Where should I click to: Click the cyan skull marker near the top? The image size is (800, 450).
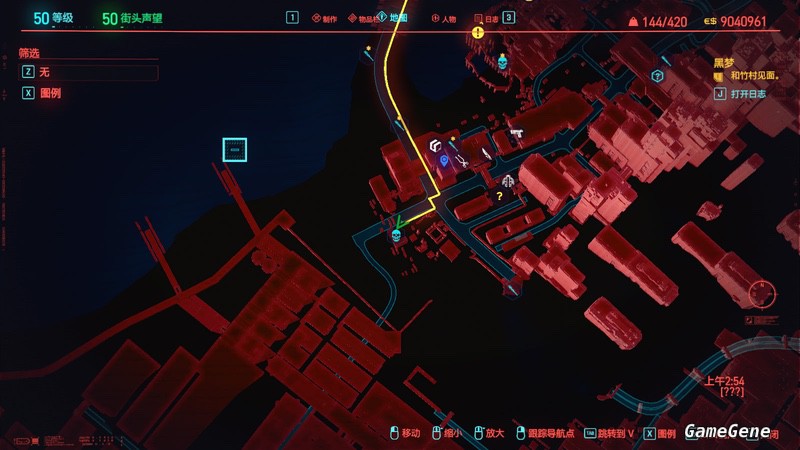(x=502, y=63)
